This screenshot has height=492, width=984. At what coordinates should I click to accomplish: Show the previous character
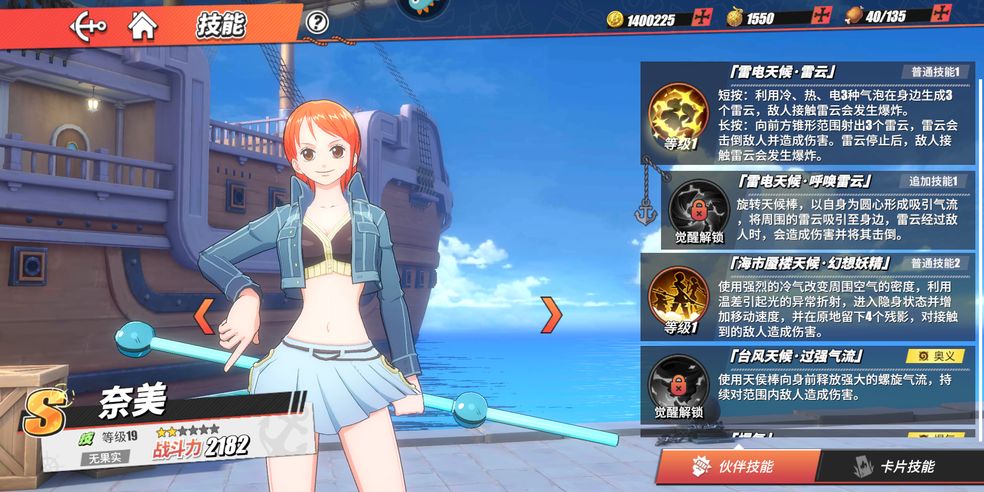(202, 316)
